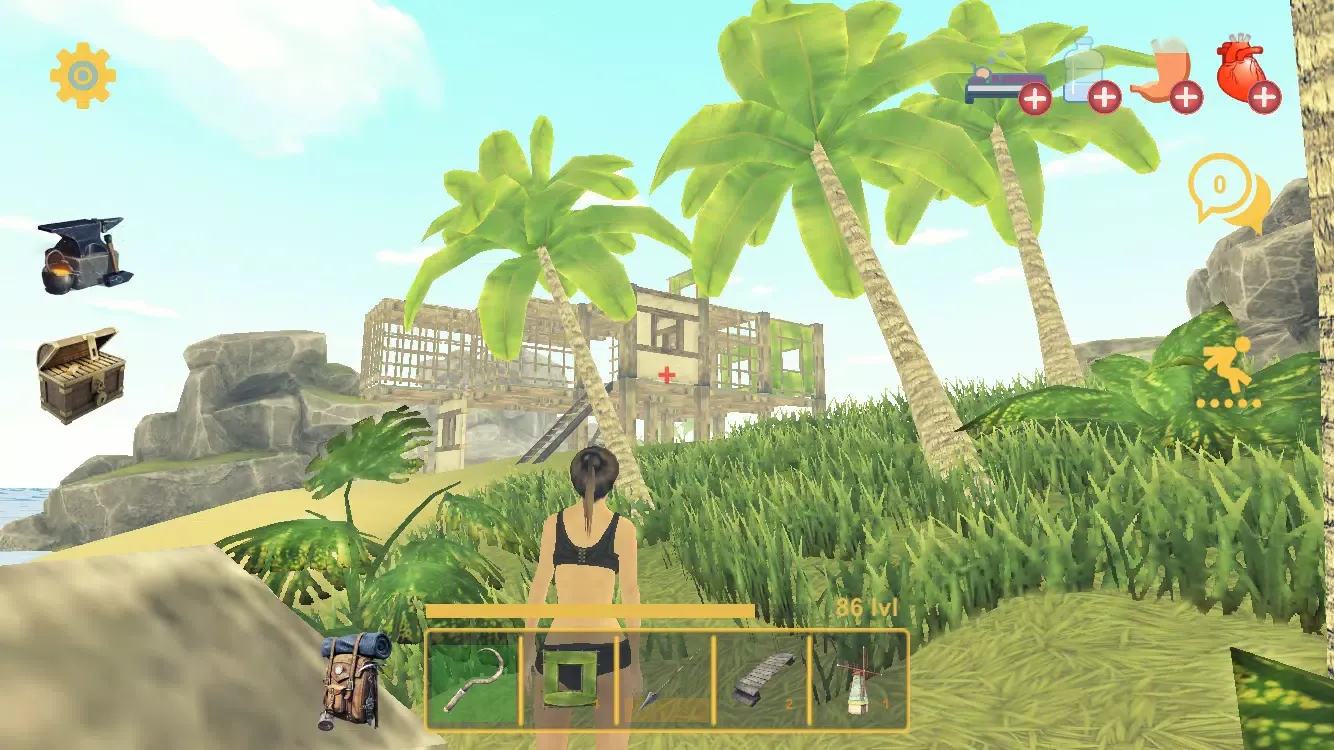1334x750 pixels.
Task: Select the spear hotbar slot
Action: (665, 680)
